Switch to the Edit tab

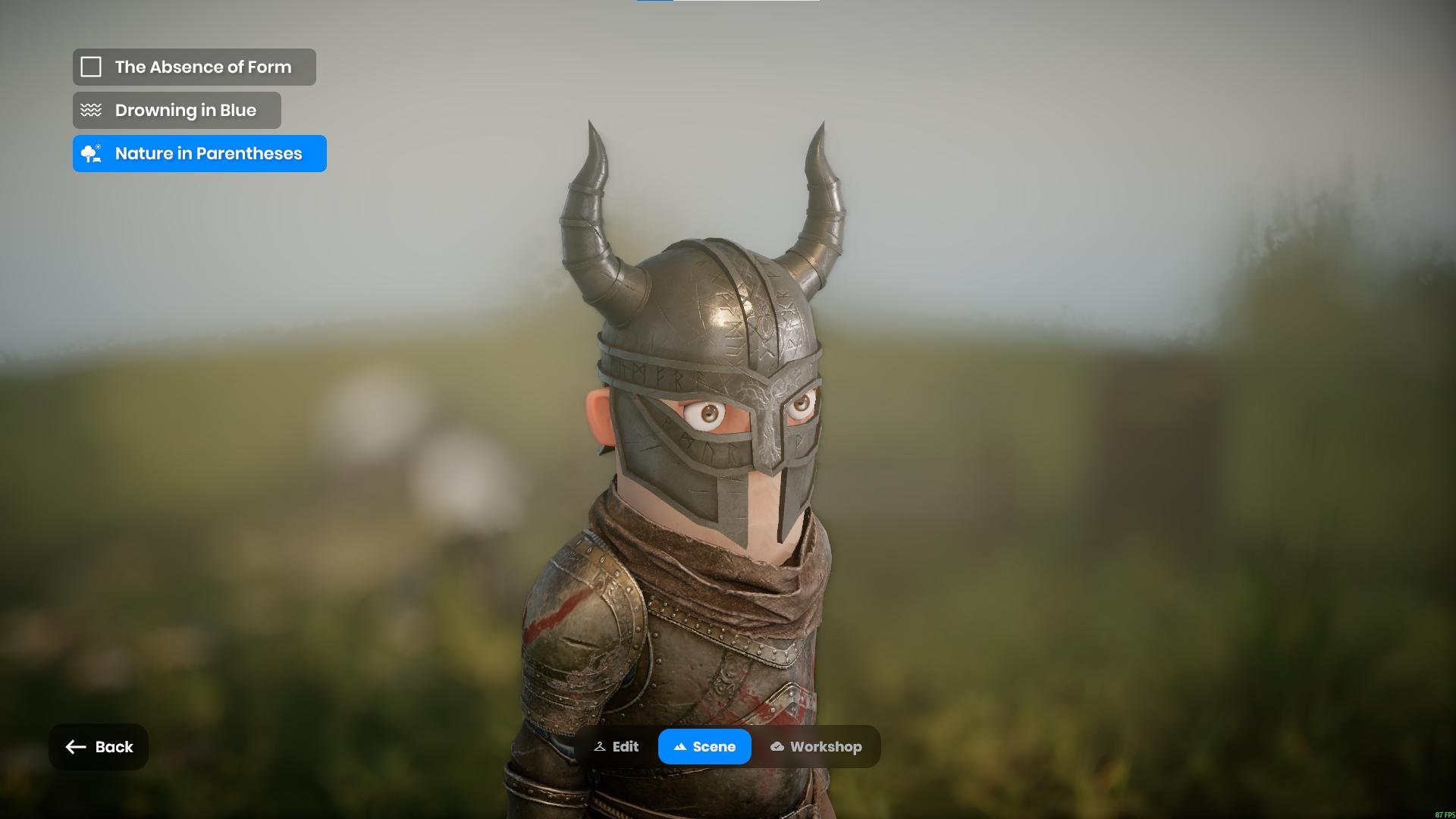click(x=617, y=747)
